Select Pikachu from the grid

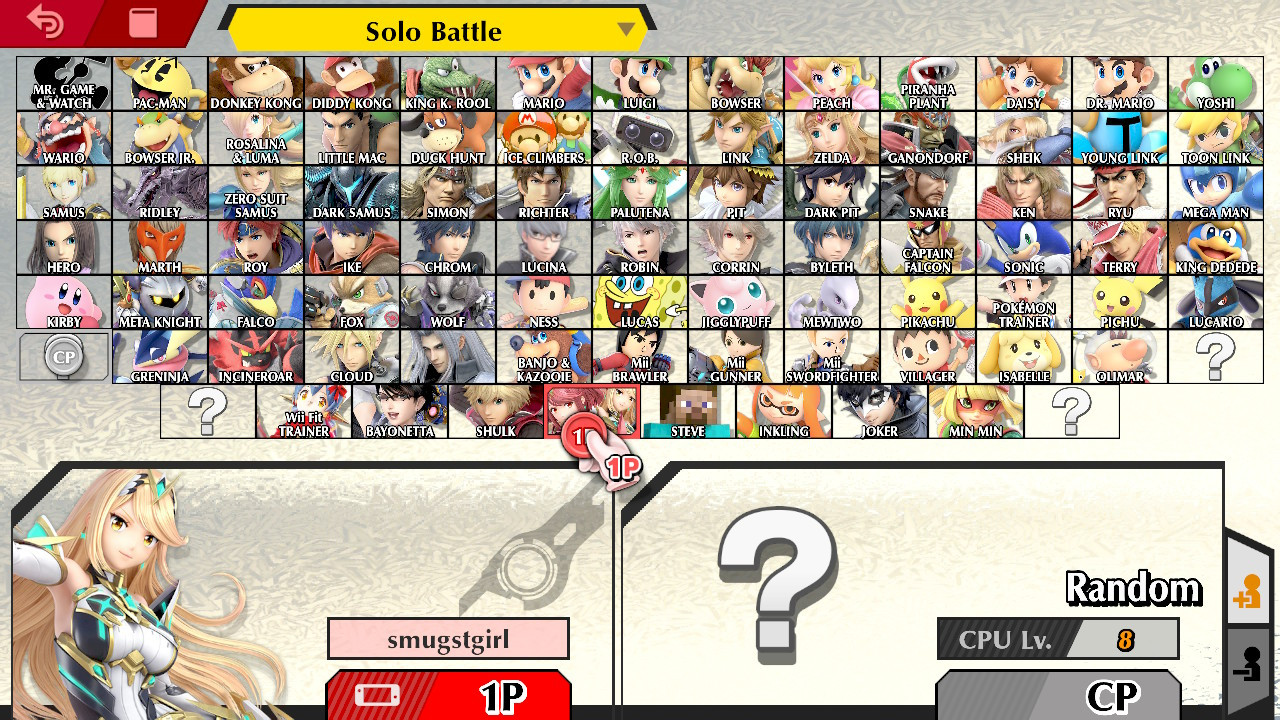click(x=927, y=301)
